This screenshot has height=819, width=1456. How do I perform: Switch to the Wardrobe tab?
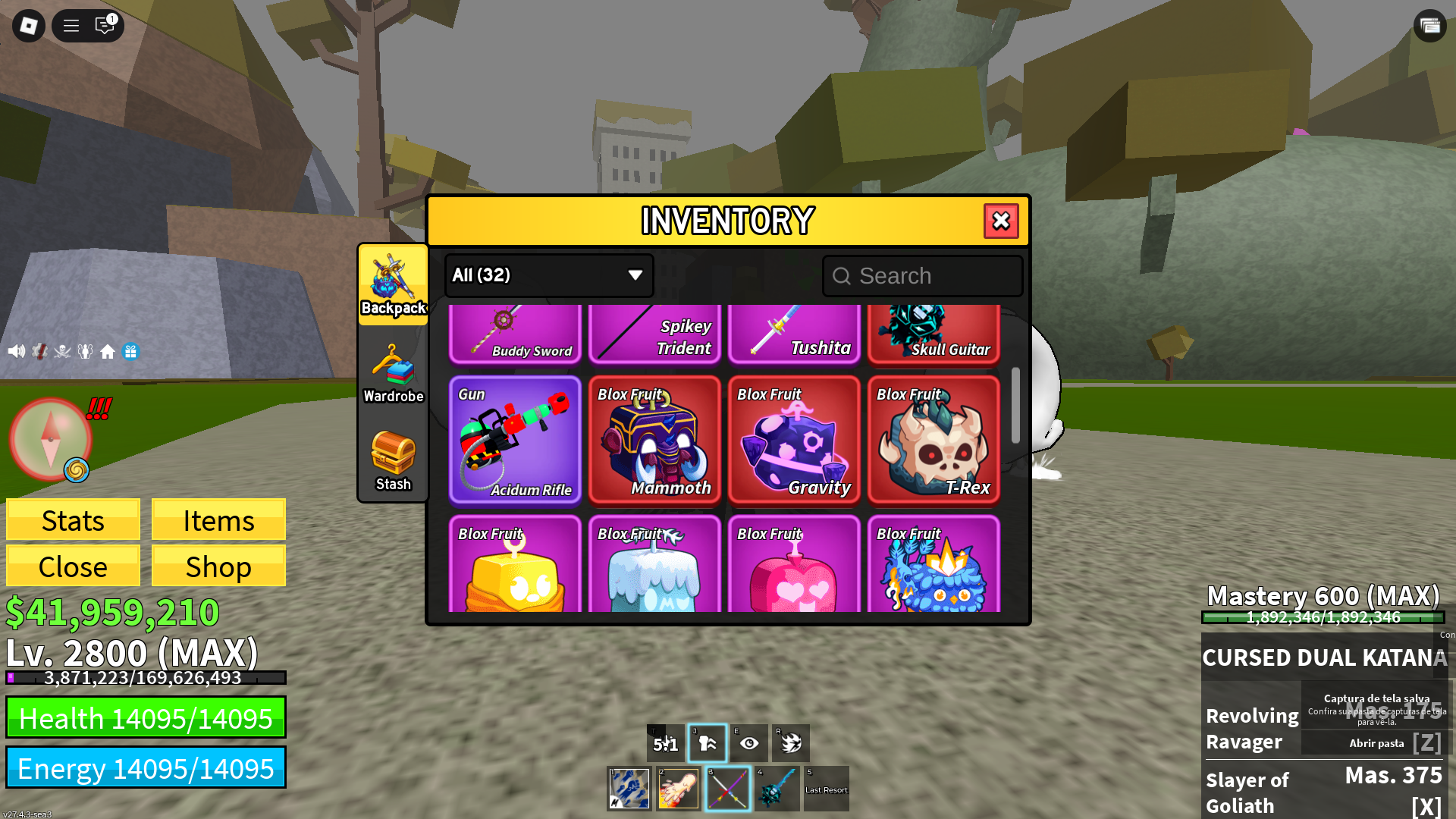(x=393, y=373)
